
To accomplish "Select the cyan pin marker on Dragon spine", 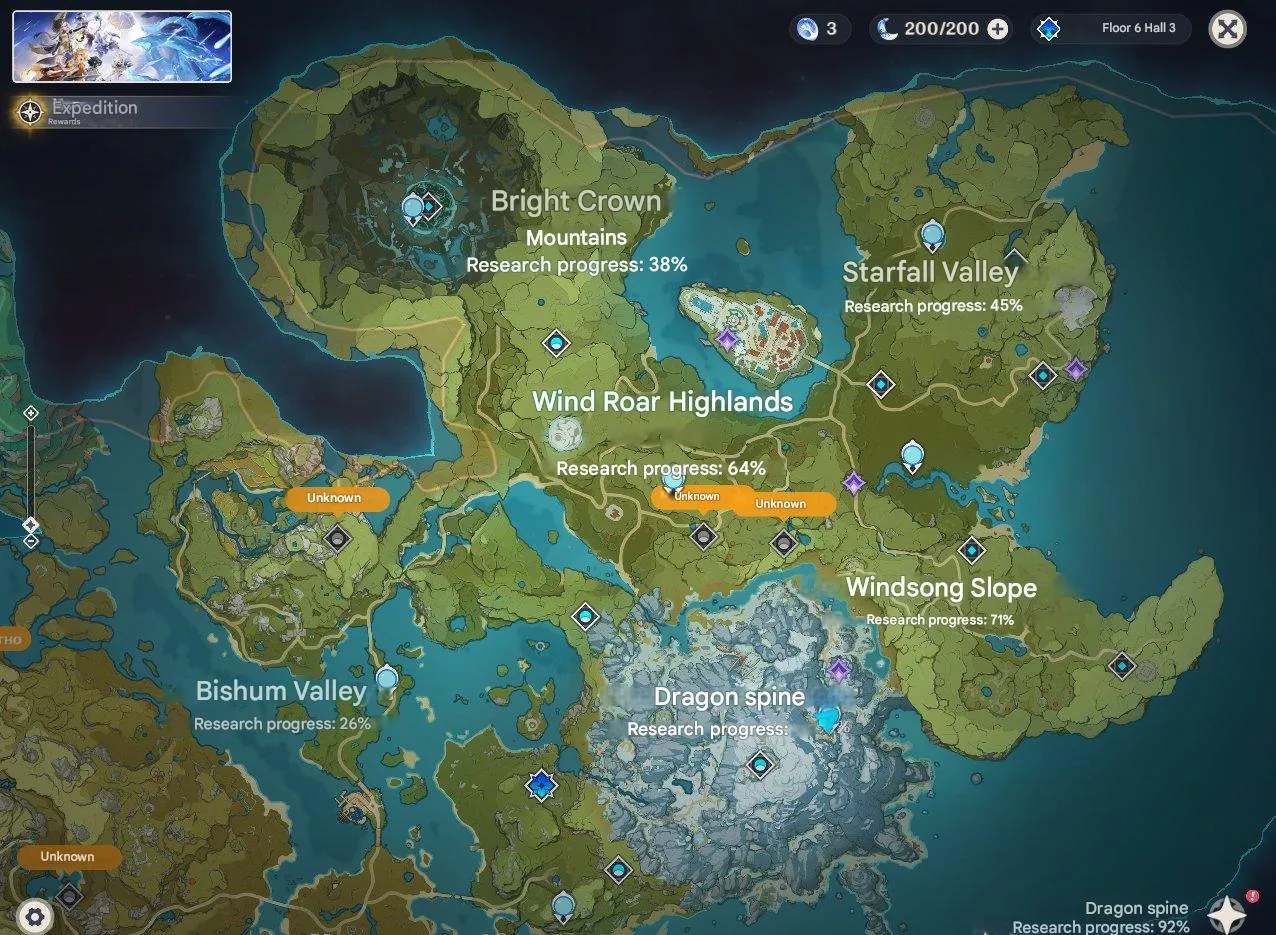I will click(x=828, y=719).
